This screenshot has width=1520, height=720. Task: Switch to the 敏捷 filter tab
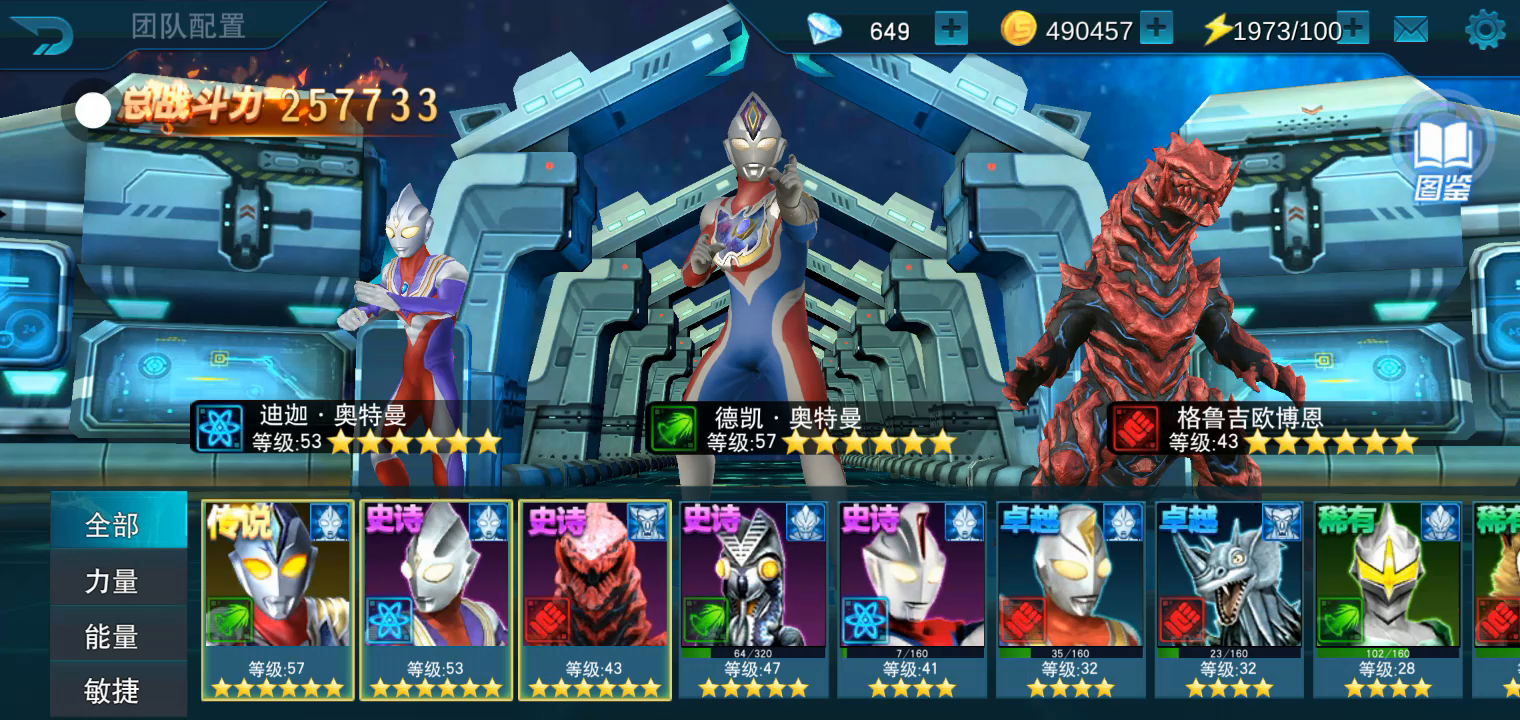[112, 690]
